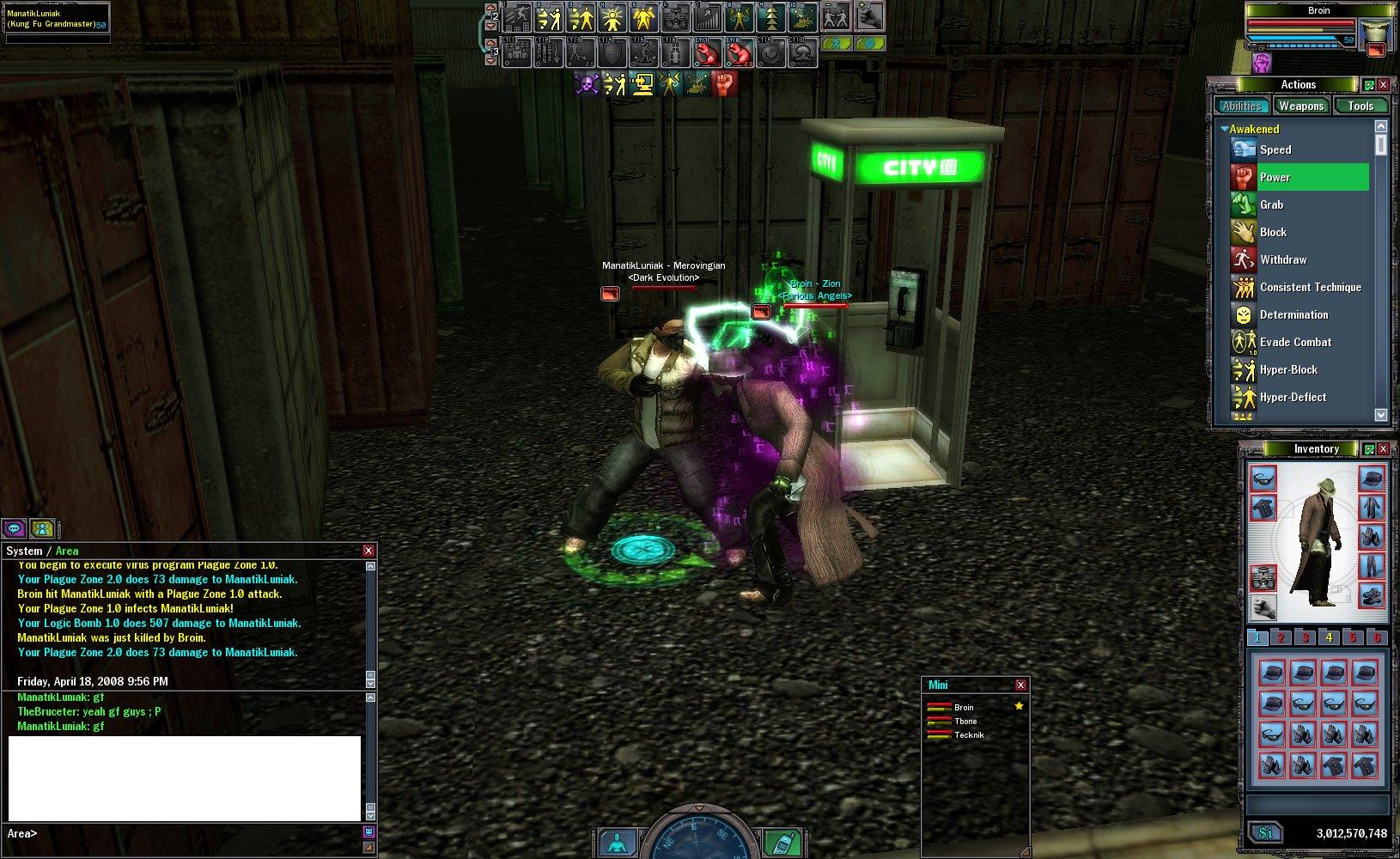Close the Actions window
This screenshot has height=859, width=1400.
pos(1383,85)
